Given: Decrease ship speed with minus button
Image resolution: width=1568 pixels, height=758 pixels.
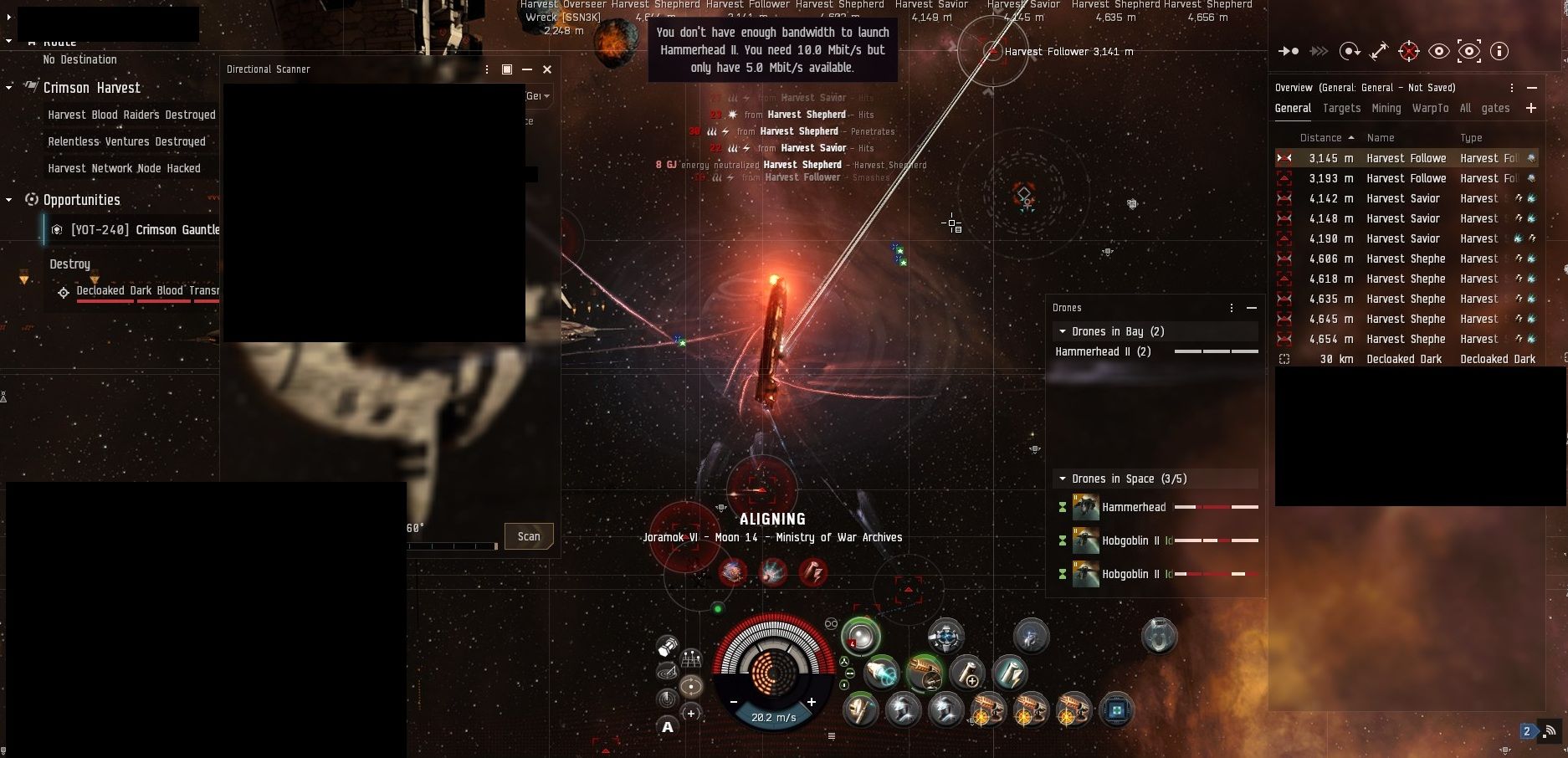Looking at the screenshot, I should [x=734, y=702].
